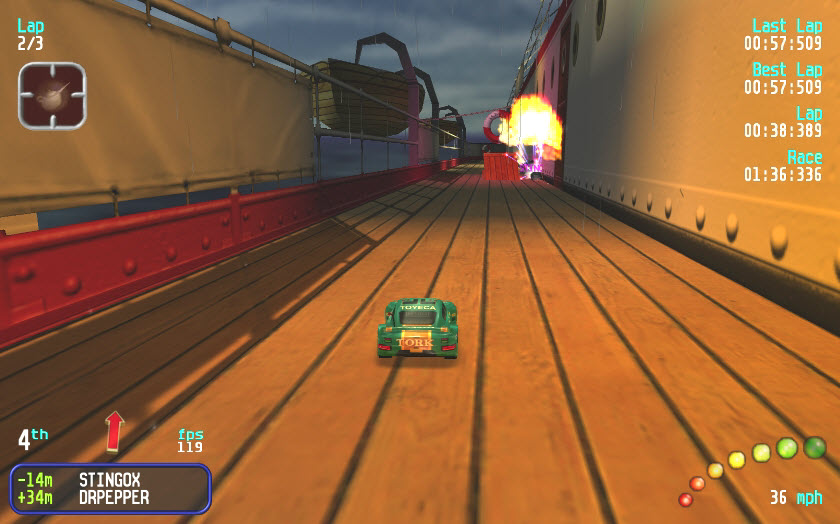
Task: Click the red direction arrow indicator
Action: pyautogui.click(x=115, y=430)
